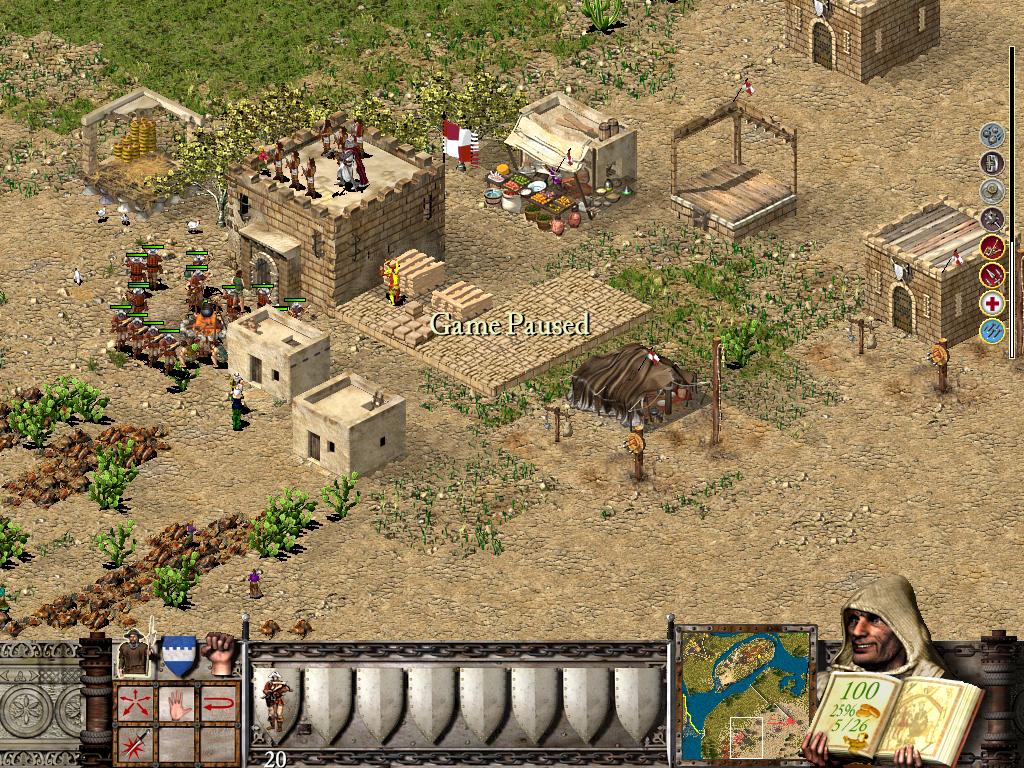Click the spread-out formation command
This screenshot has height=768, width=1024.
coord(134,704)
